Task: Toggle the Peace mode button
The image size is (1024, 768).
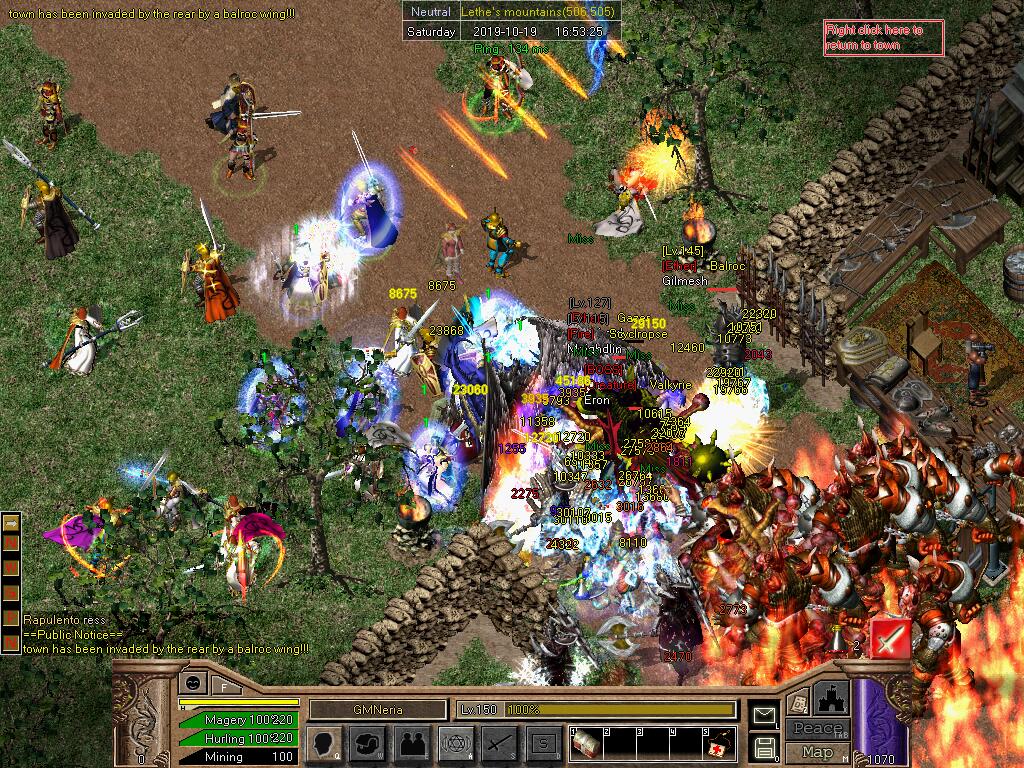Action: point(817,729)
